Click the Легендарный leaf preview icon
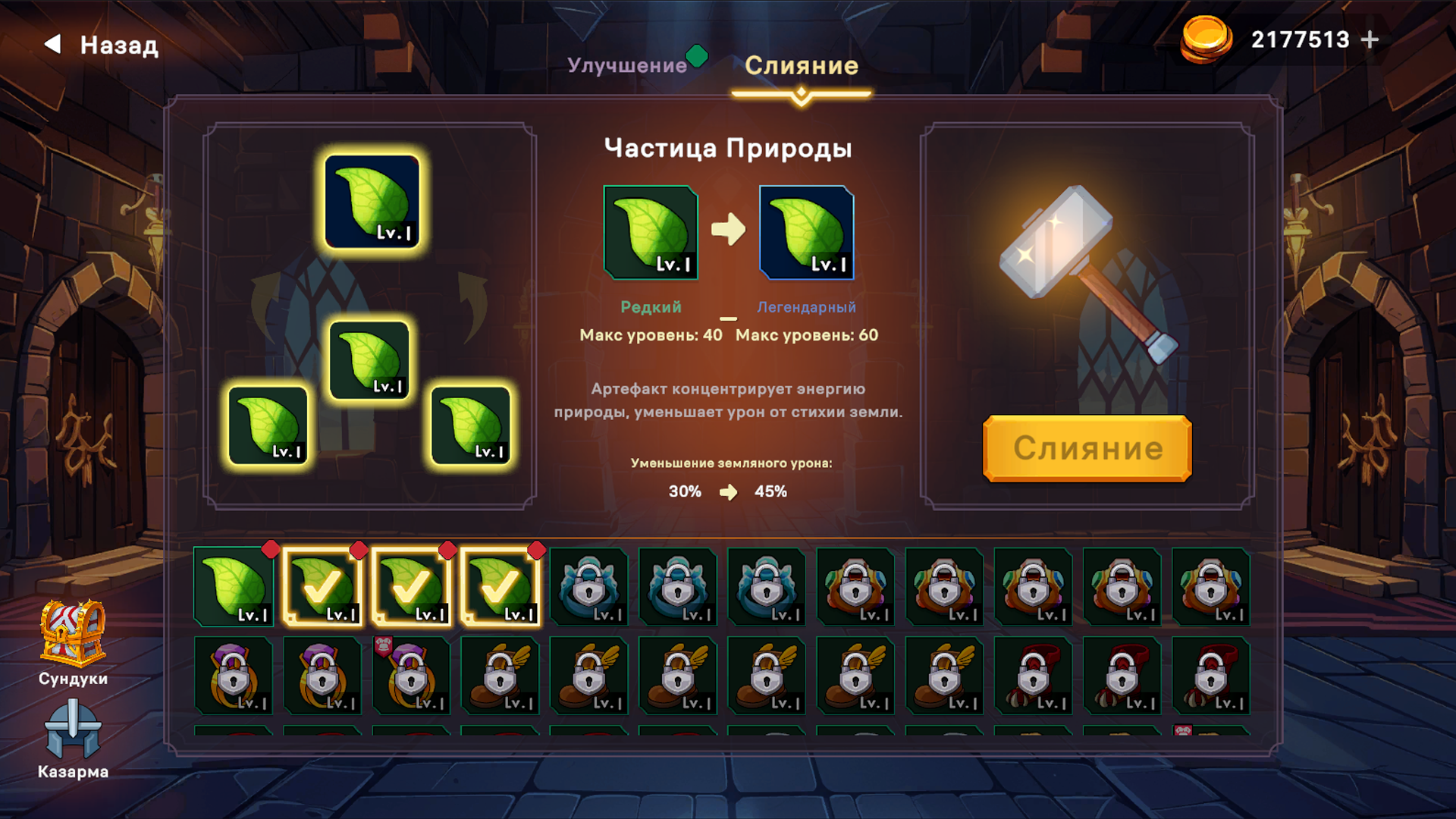Screen dimensions: 1456x819 tap(806, 233)
